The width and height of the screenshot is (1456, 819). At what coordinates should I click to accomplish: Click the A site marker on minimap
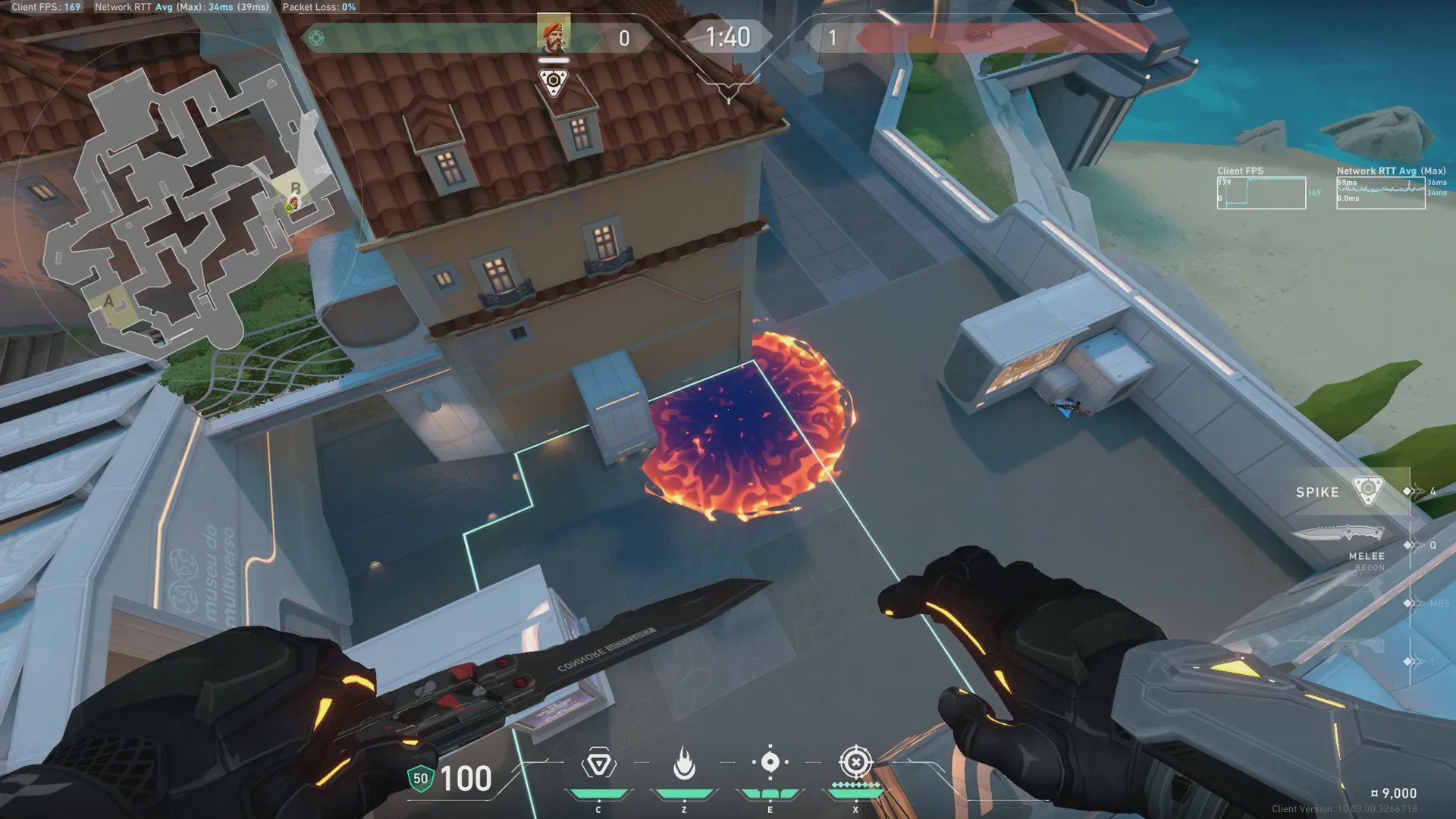(108, 302)
